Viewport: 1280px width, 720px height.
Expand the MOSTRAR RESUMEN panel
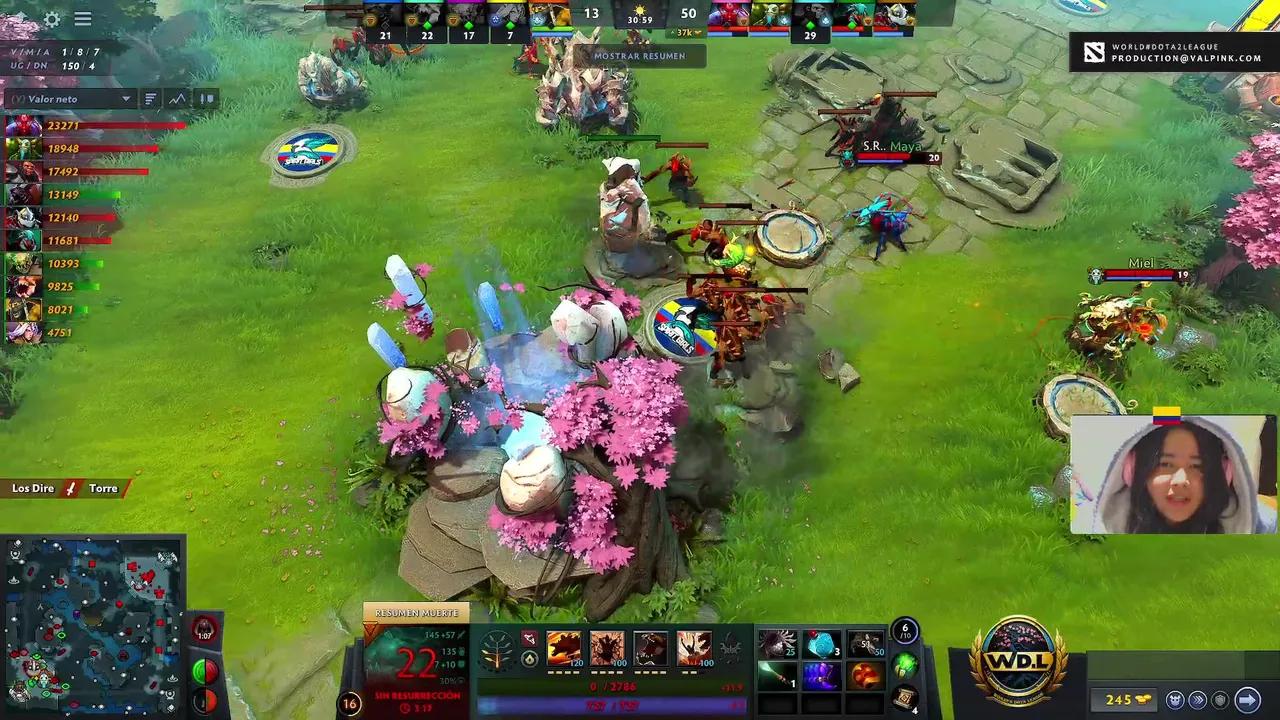pos(640,56)
